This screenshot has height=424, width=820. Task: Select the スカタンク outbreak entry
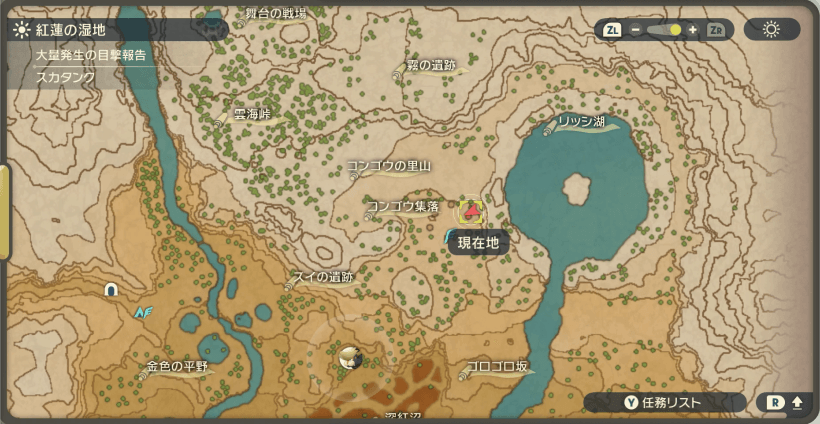coord(65,77)
